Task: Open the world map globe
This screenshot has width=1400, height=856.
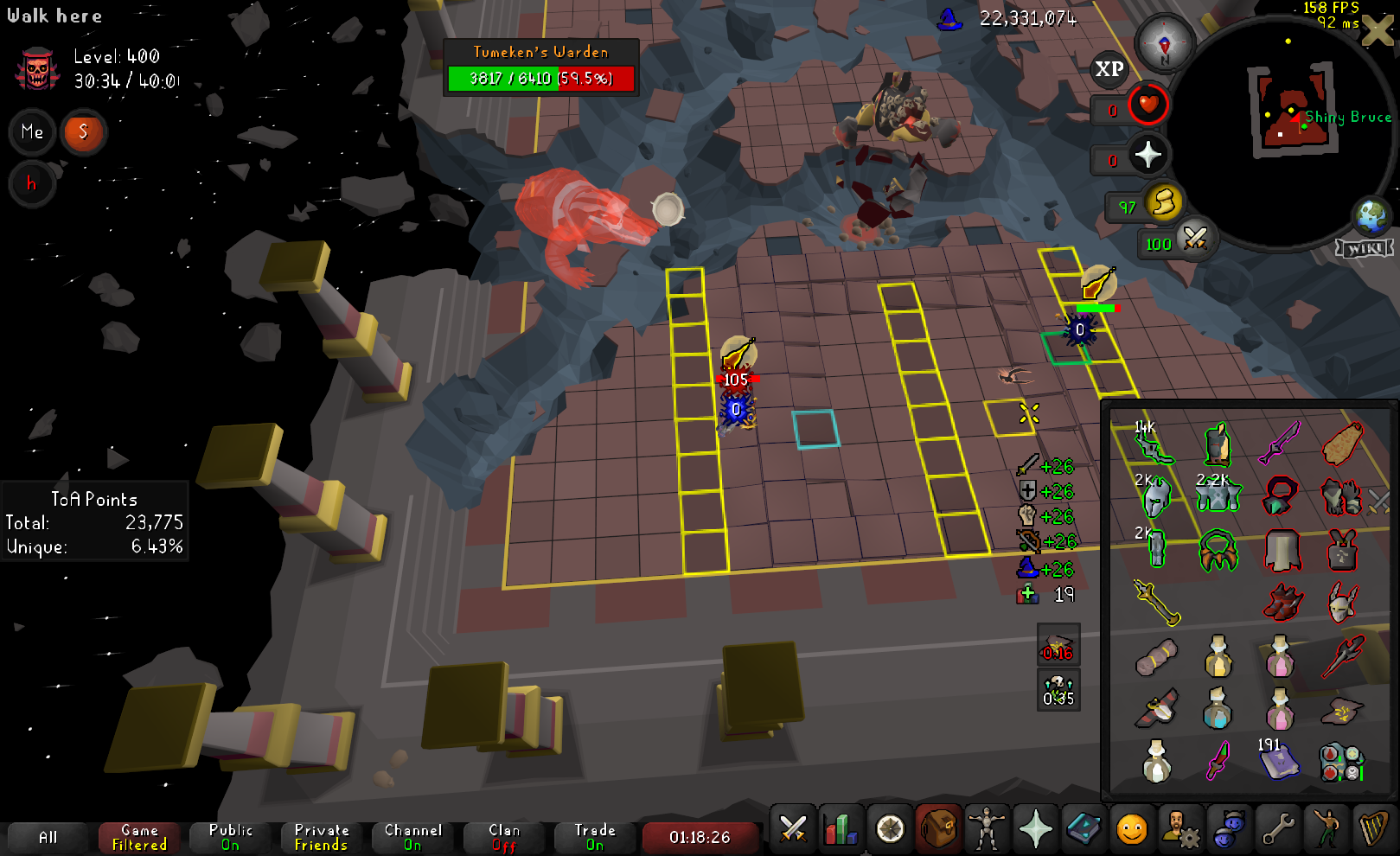Action: click(1371, 216)
